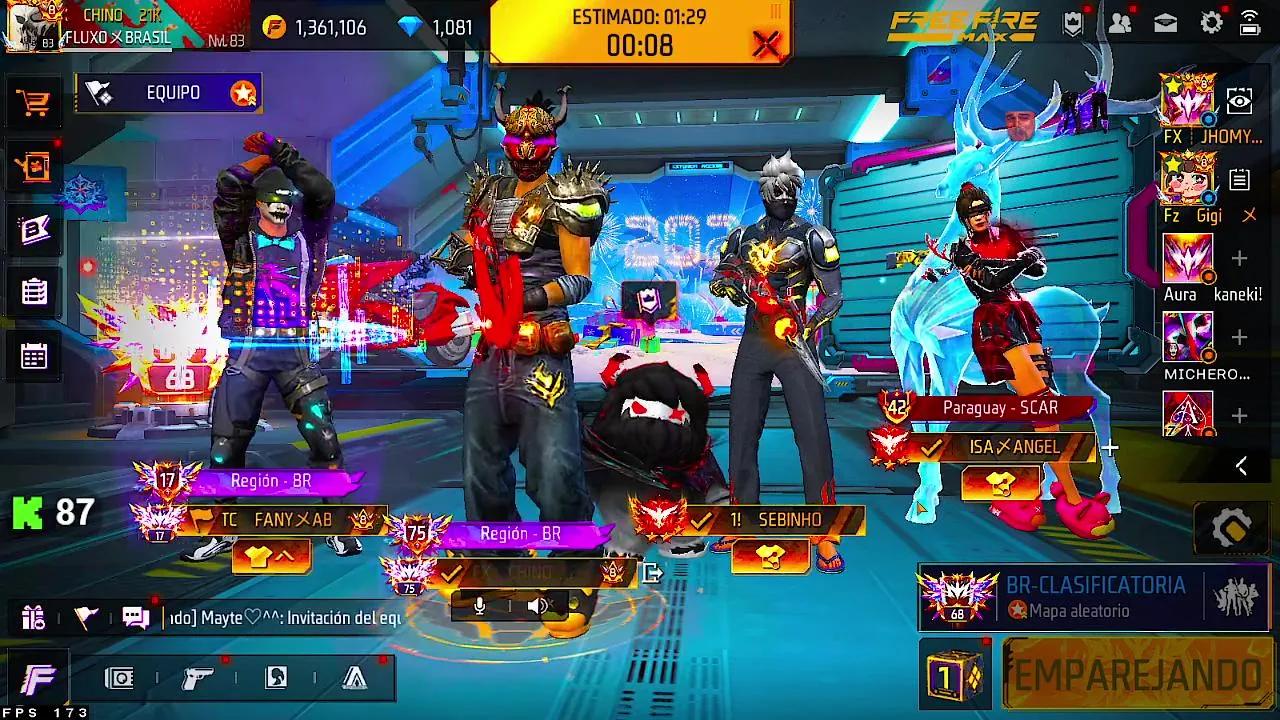Image resolution: width=1280 pixels, height=720 pixels.
Task: Open the in-game store cart
Action: (33, 102)
